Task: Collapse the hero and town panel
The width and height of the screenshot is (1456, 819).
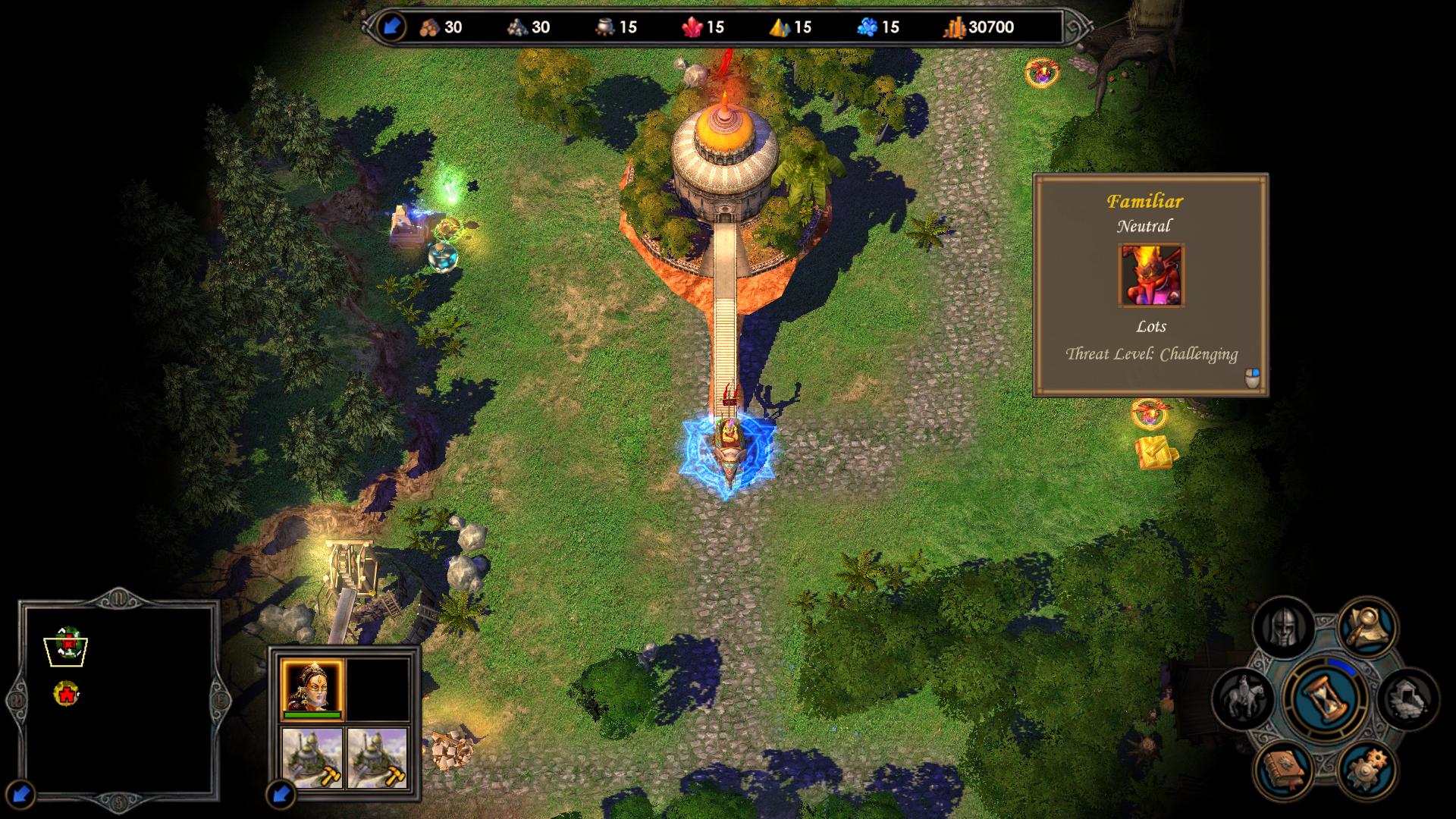Action: pos(281,794)
